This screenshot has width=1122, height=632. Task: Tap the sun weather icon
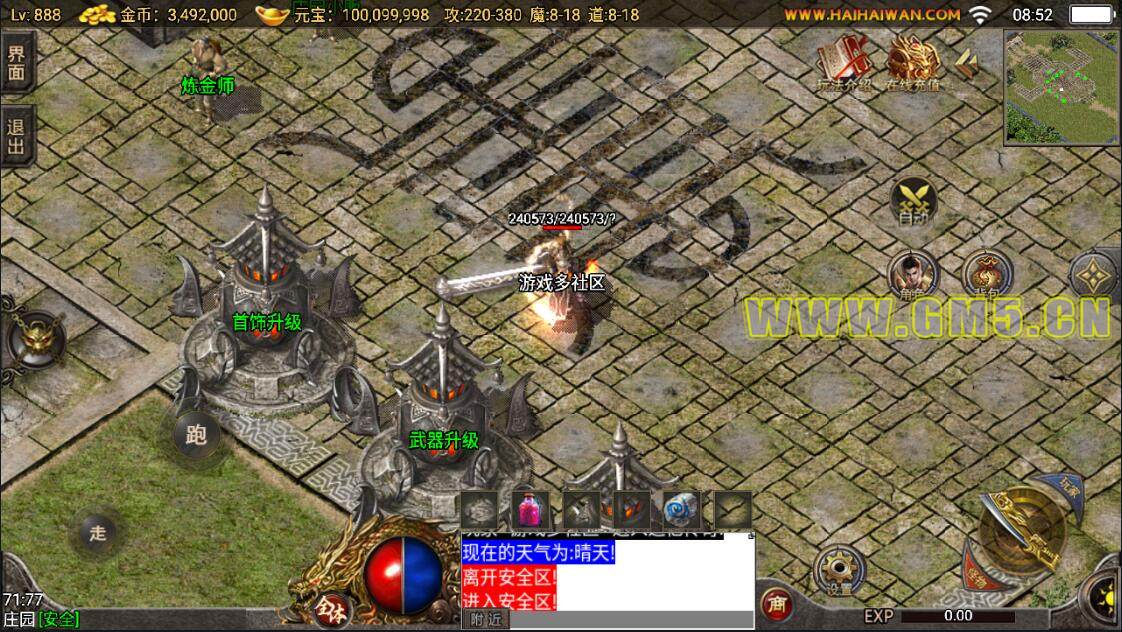[1107, 600]
